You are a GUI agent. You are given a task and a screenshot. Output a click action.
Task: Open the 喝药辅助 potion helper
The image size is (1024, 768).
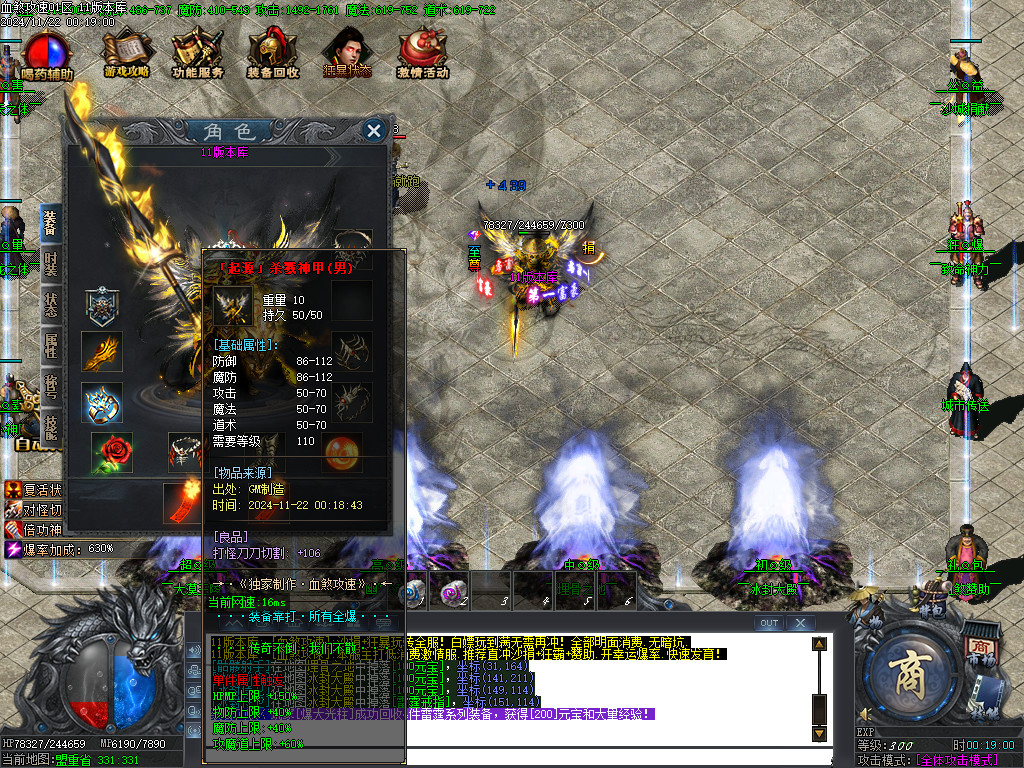(x=47, y=54)
